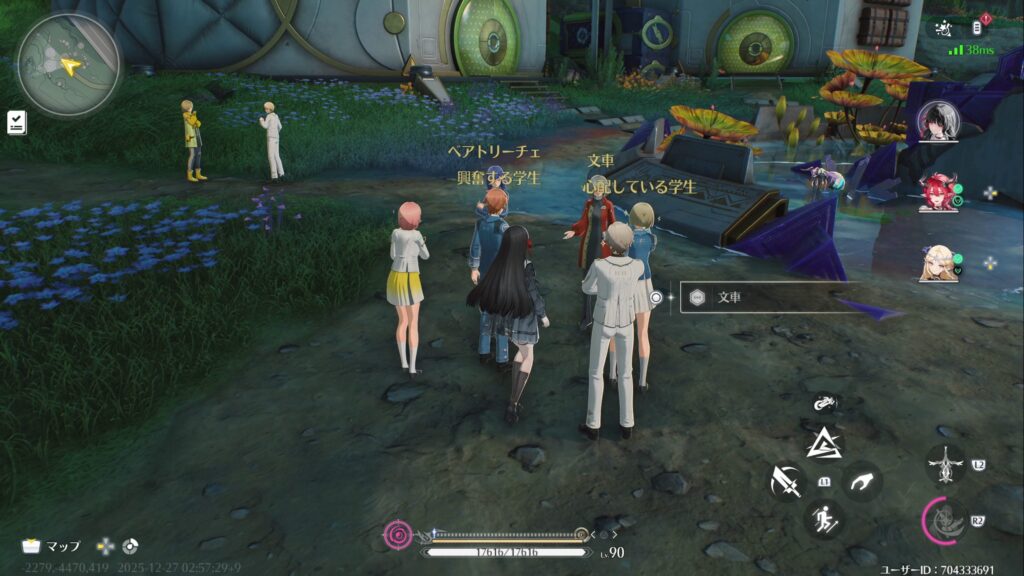This screenshot has width=1024, height=576.
Task: Unleash the ultimate with the pink gauge
Action: [x=944, y=521]
